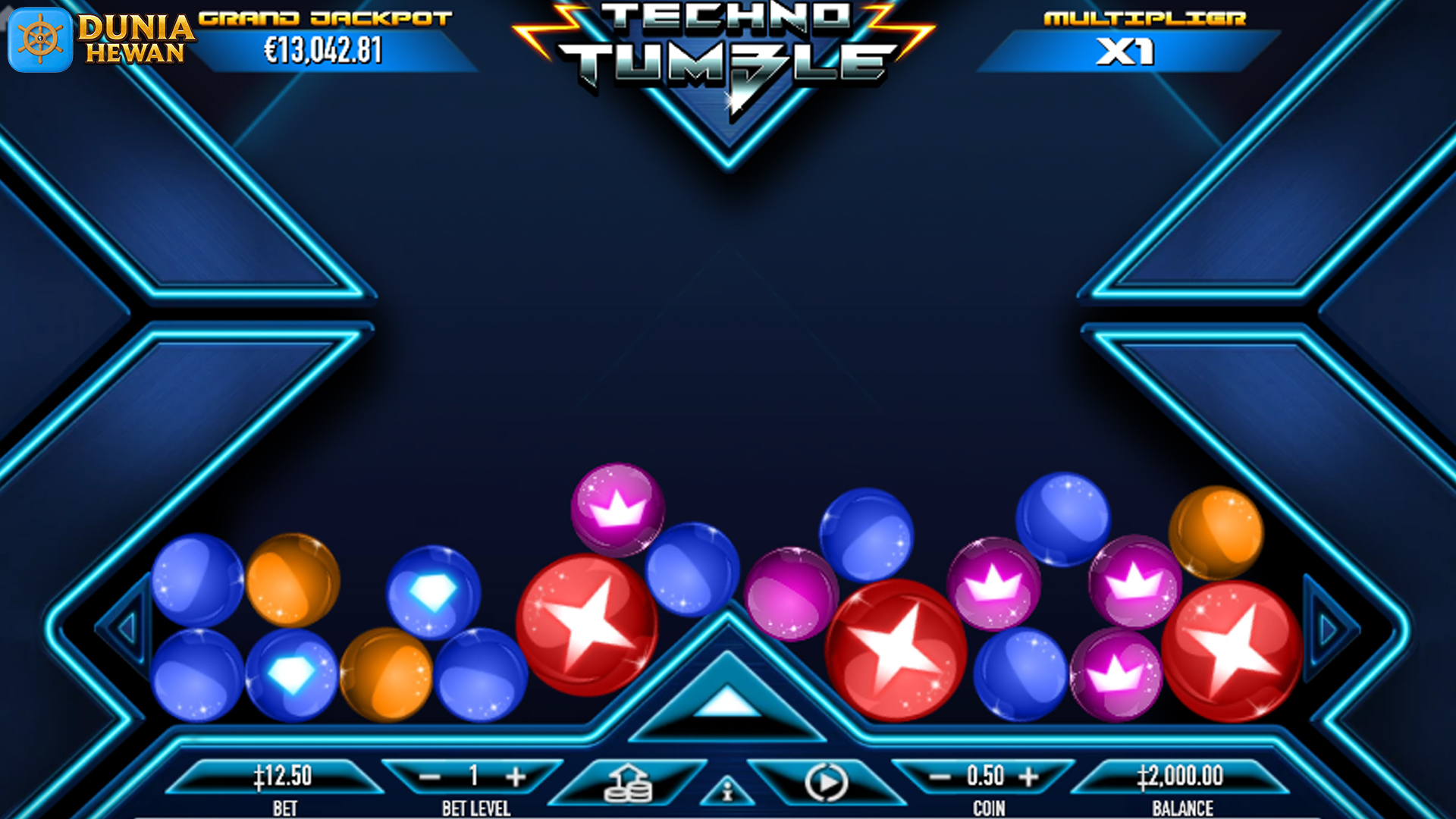Open the Dunia Hewan logo overlay

99,39
